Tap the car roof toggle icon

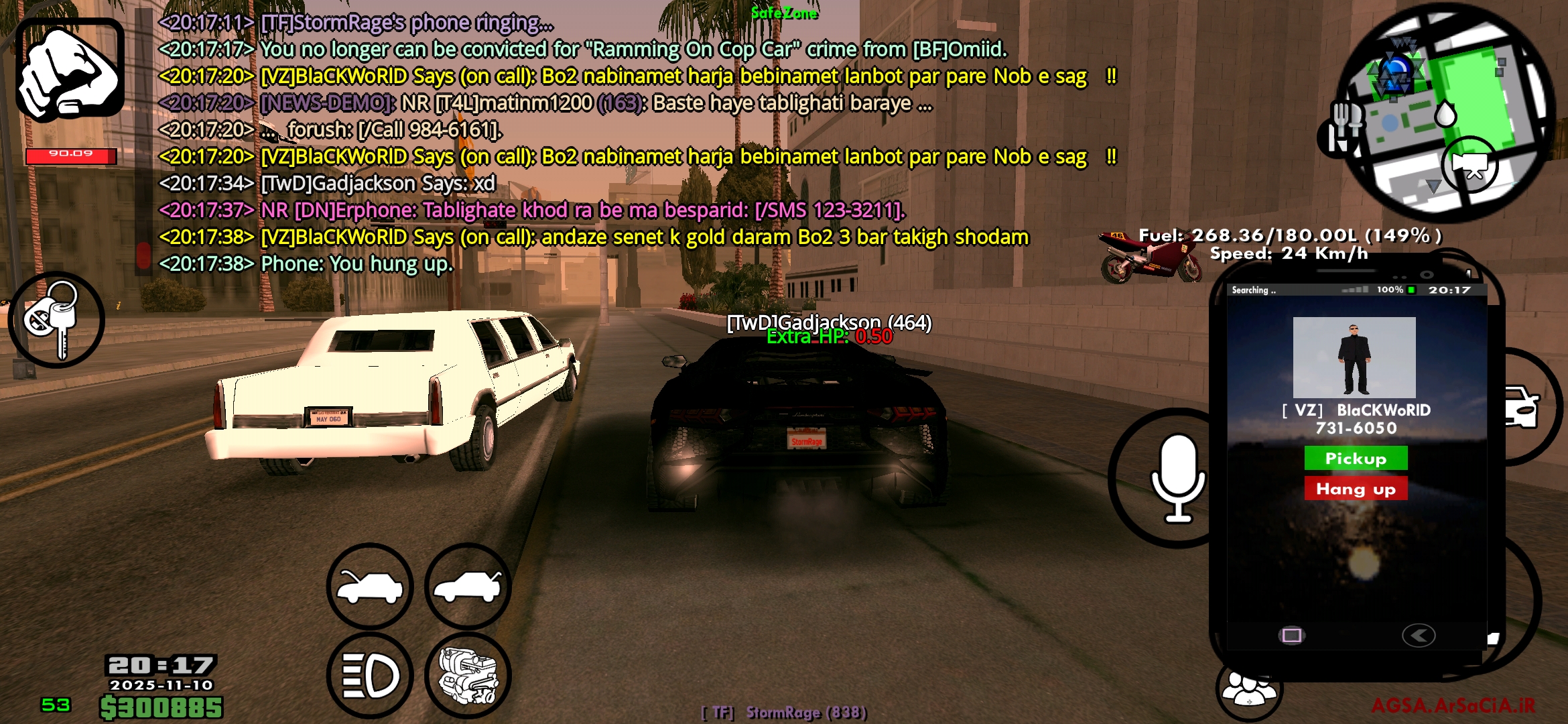tap(469, 585)
